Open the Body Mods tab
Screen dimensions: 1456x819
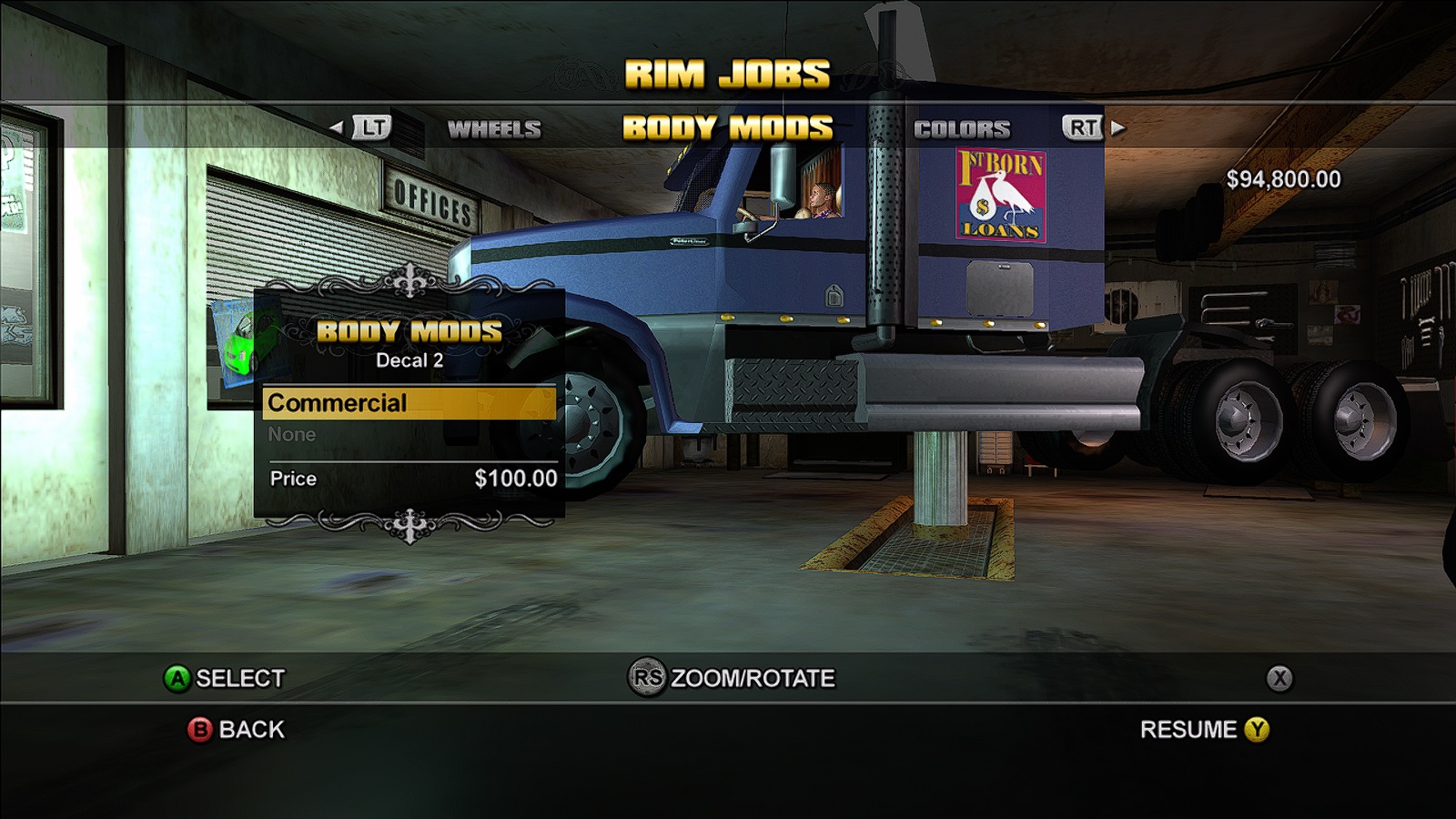click(727, 128)
